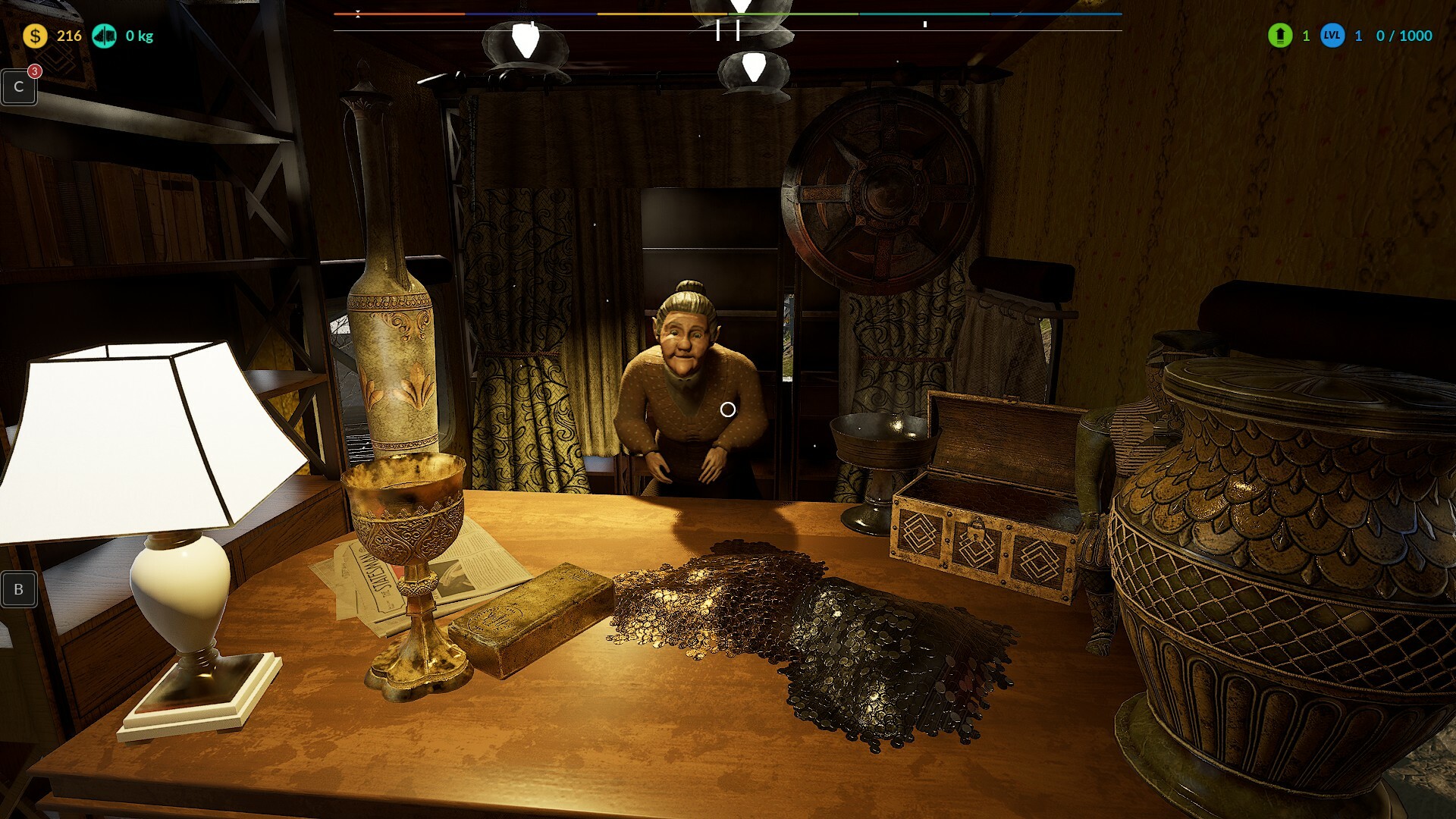Screen dimensions: 1456x819
Task: Select the blue LVL badge
Action: click(1332, 36)
